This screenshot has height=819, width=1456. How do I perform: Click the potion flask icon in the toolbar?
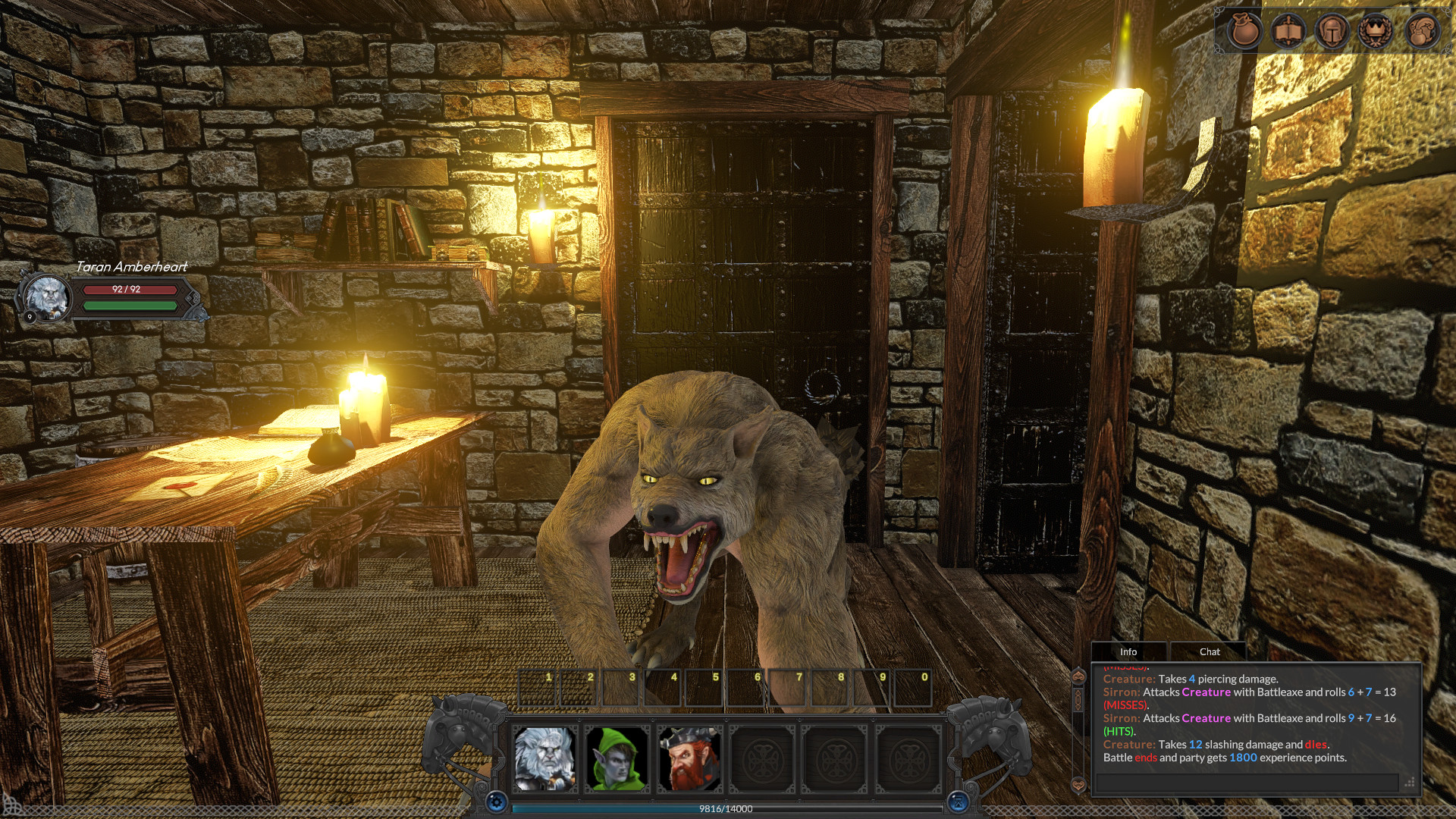(1423, 30)
